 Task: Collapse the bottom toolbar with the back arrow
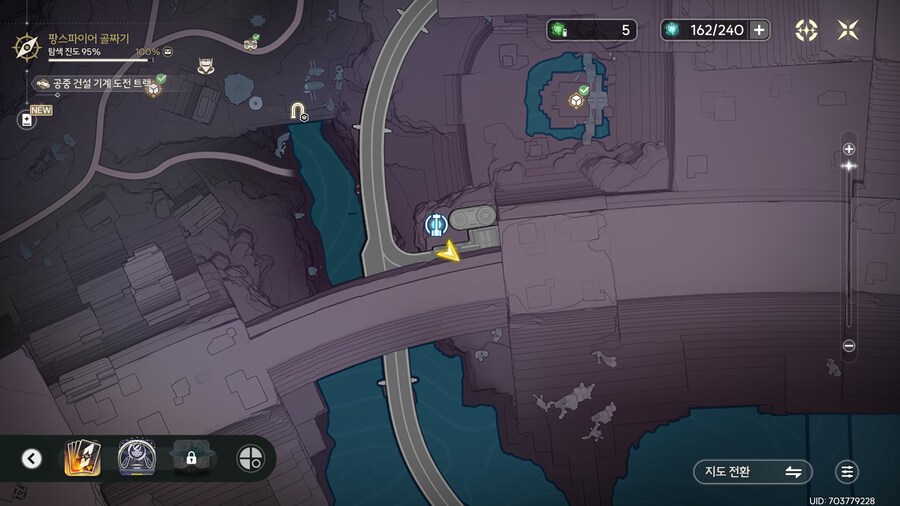[32, 459]
